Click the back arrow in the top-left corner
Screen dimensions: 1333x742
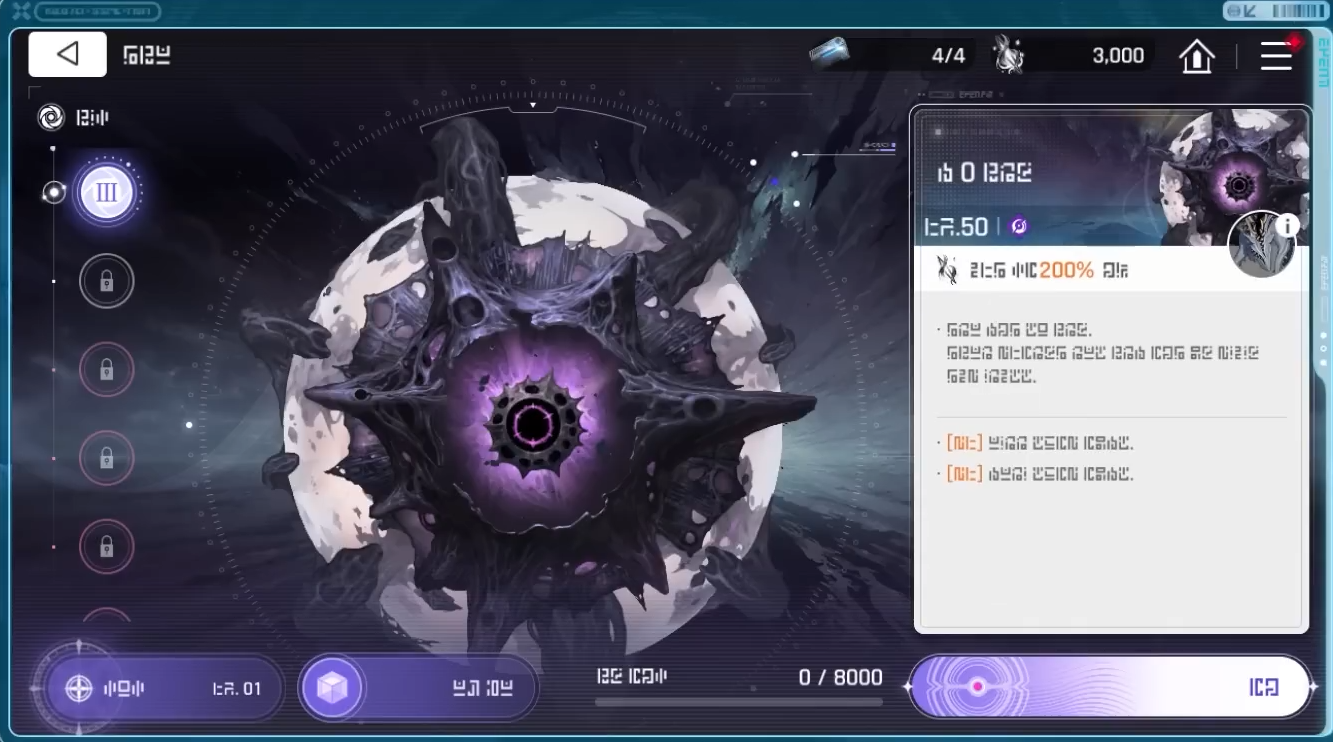(x=66, y=54)
